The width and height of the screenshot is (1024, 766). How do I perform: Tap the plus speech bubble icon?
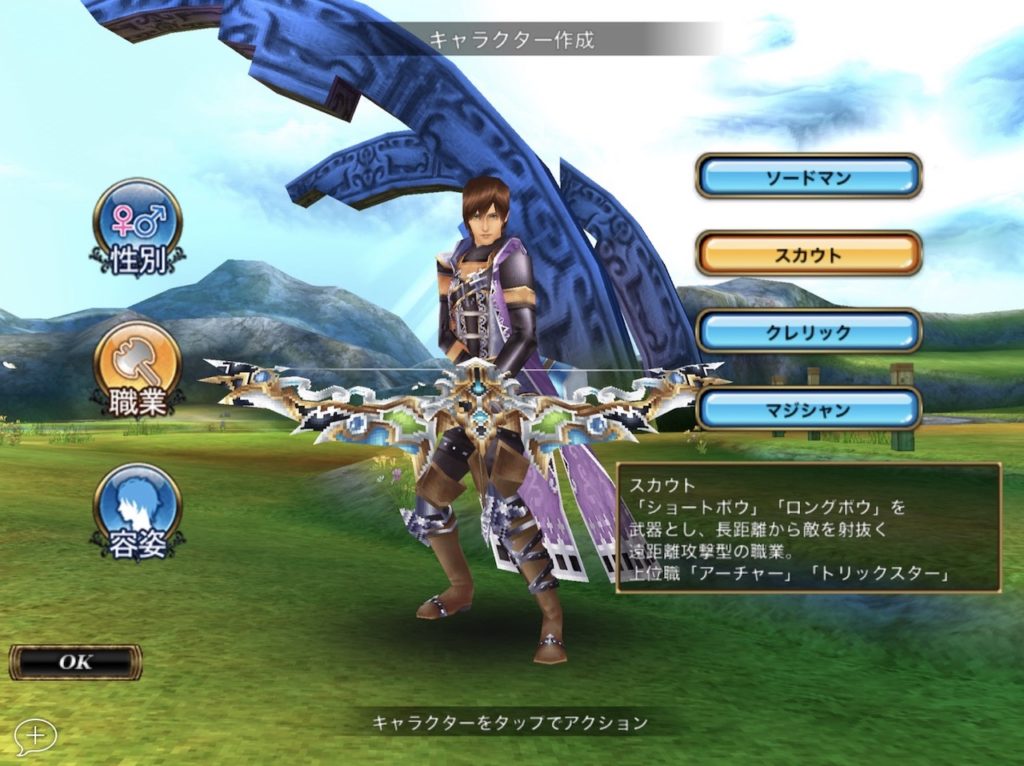coord(35,736)
